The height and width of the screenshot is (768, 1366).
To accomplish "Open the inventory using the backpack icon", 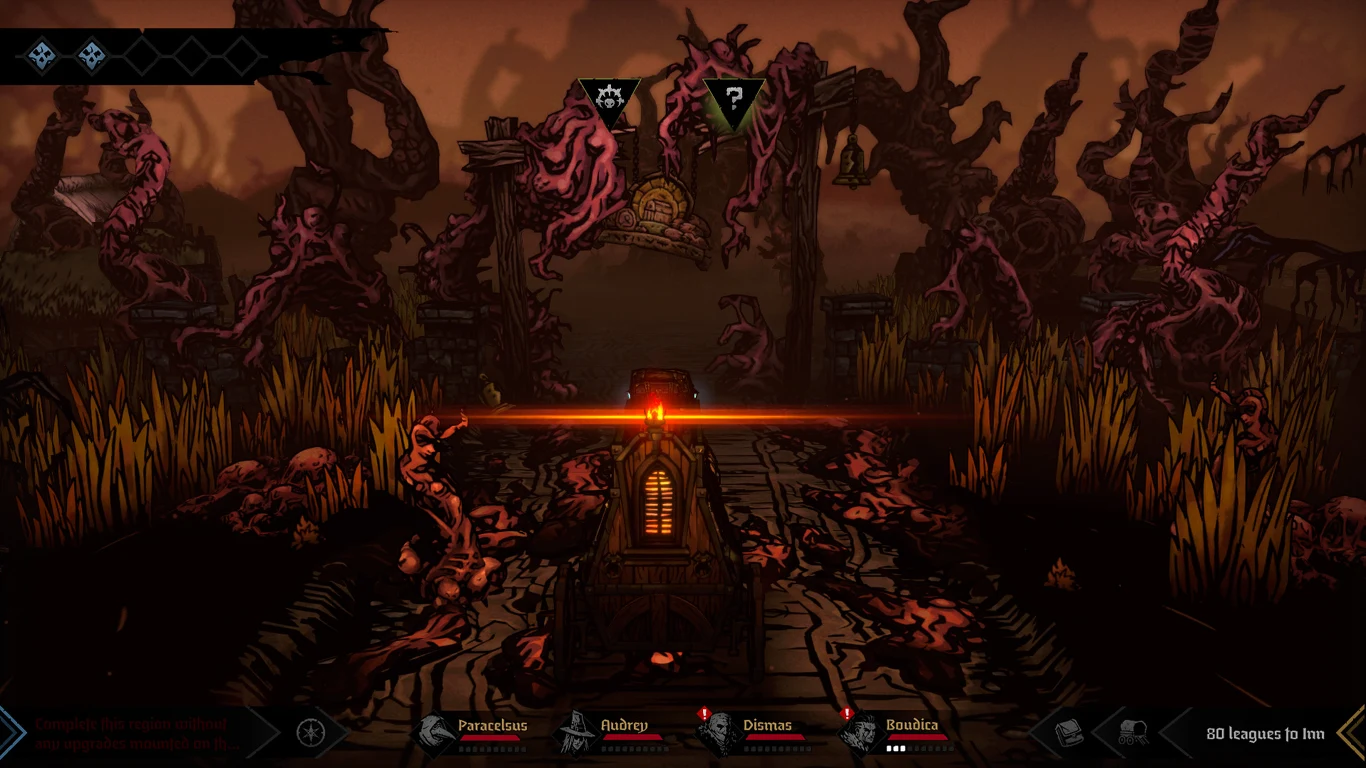I will point(1066,730).
